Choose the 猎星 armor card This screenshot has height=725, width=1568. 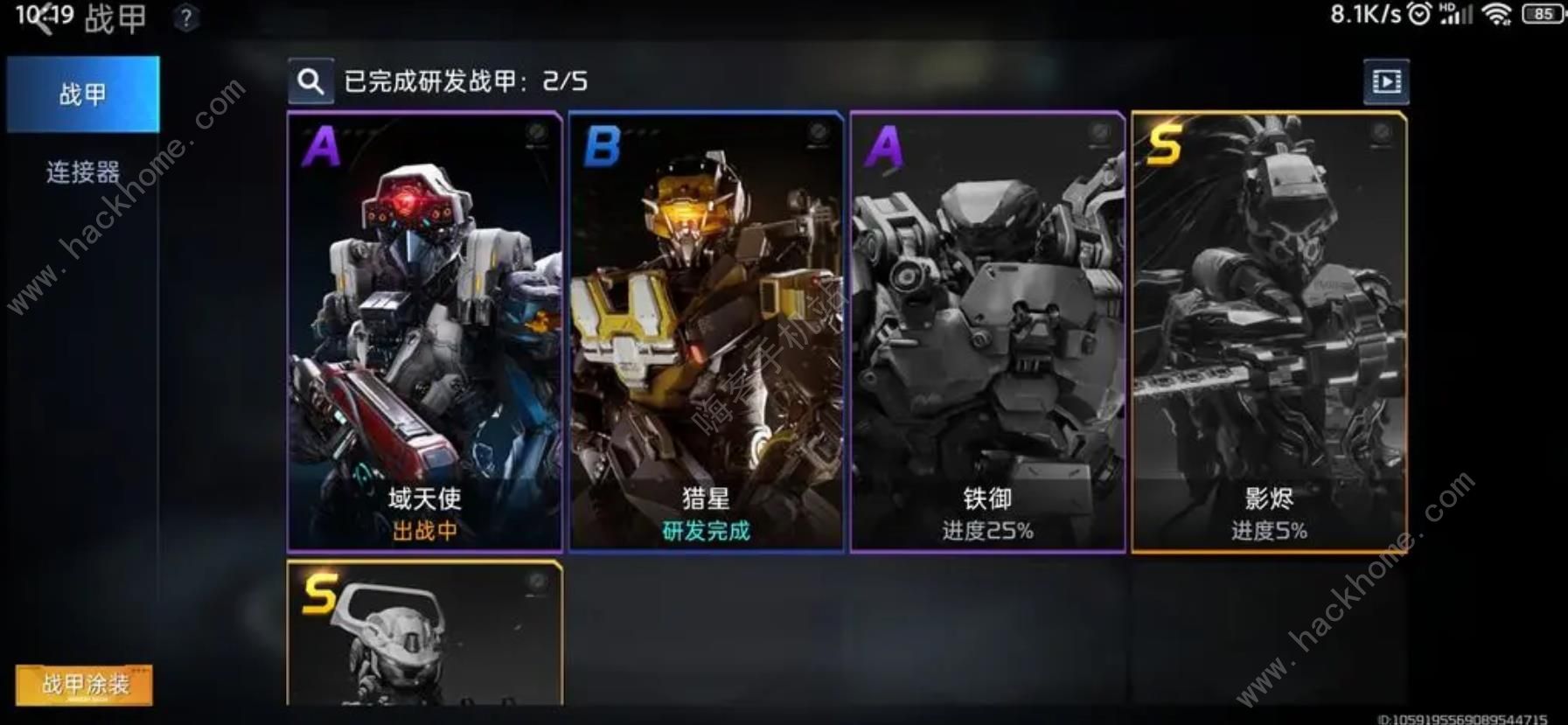707,332
